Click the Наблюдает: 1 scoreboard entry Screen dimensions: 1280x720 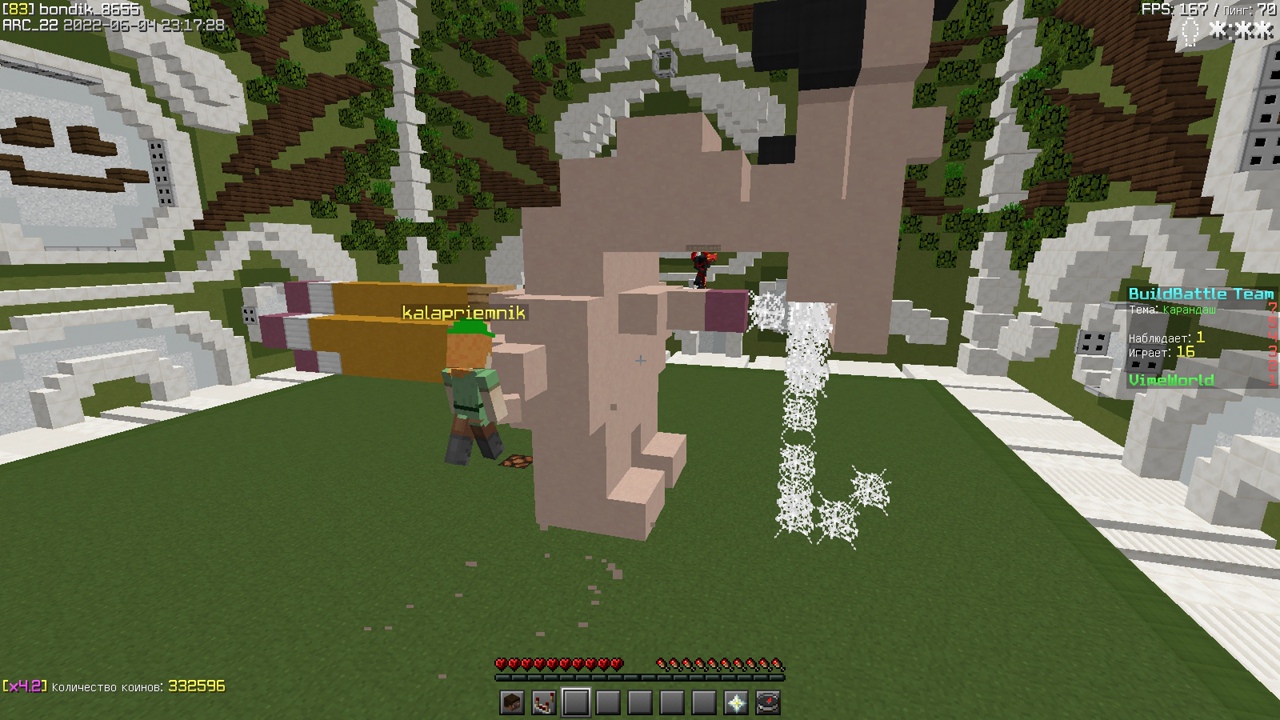coord(1166,339)
